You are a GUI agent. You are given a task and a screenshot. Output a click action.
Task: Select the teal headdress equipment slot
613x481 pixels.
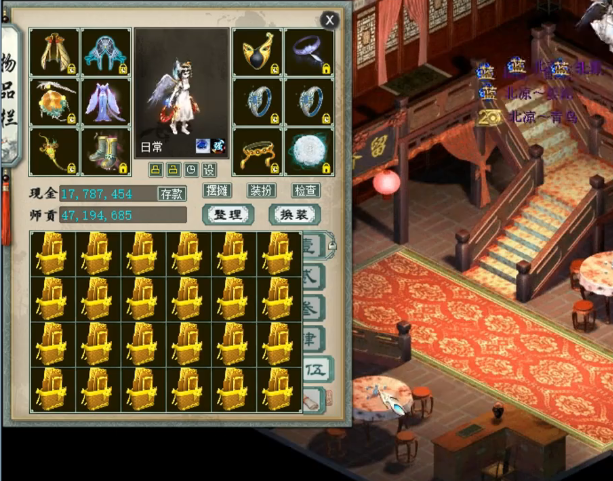click(105, 52)
